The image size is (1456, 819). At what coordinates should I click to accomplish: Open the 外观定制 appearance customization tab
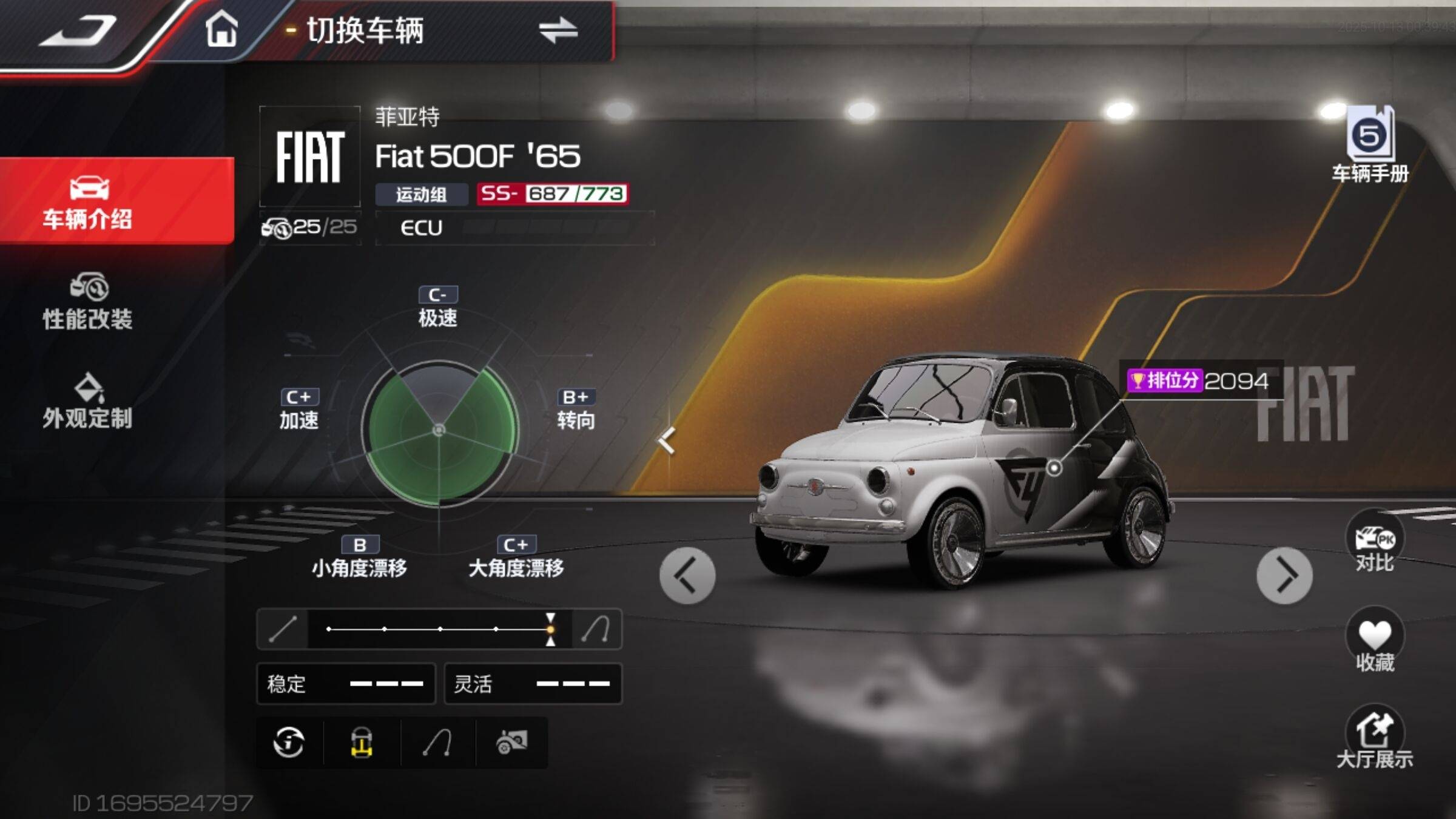click(x=88, y=402)
